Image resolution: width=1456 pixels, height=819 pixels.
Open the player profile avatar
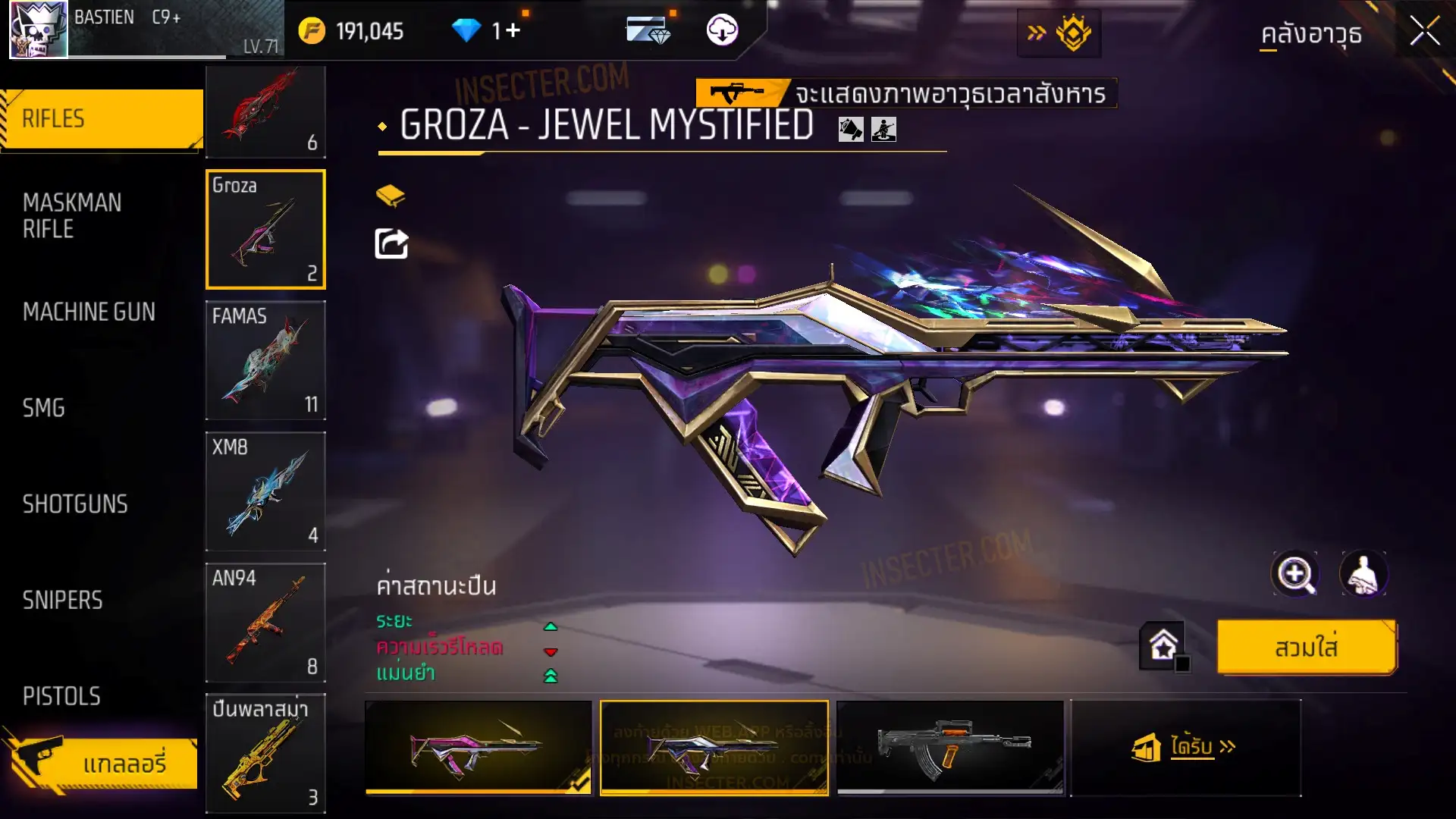point(38,30)
